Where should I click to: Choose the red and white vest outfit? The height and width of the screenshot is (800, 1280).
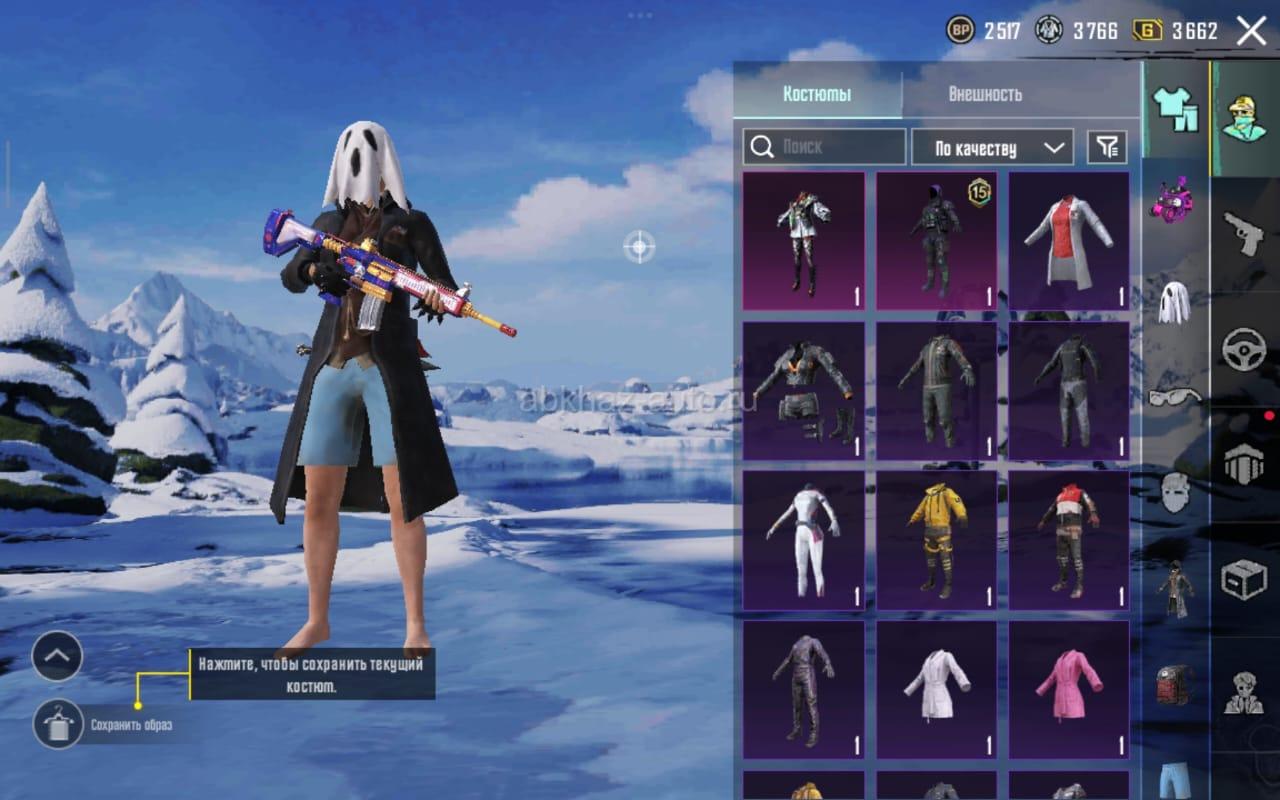pyautogui.click(x=1069, y=540)
